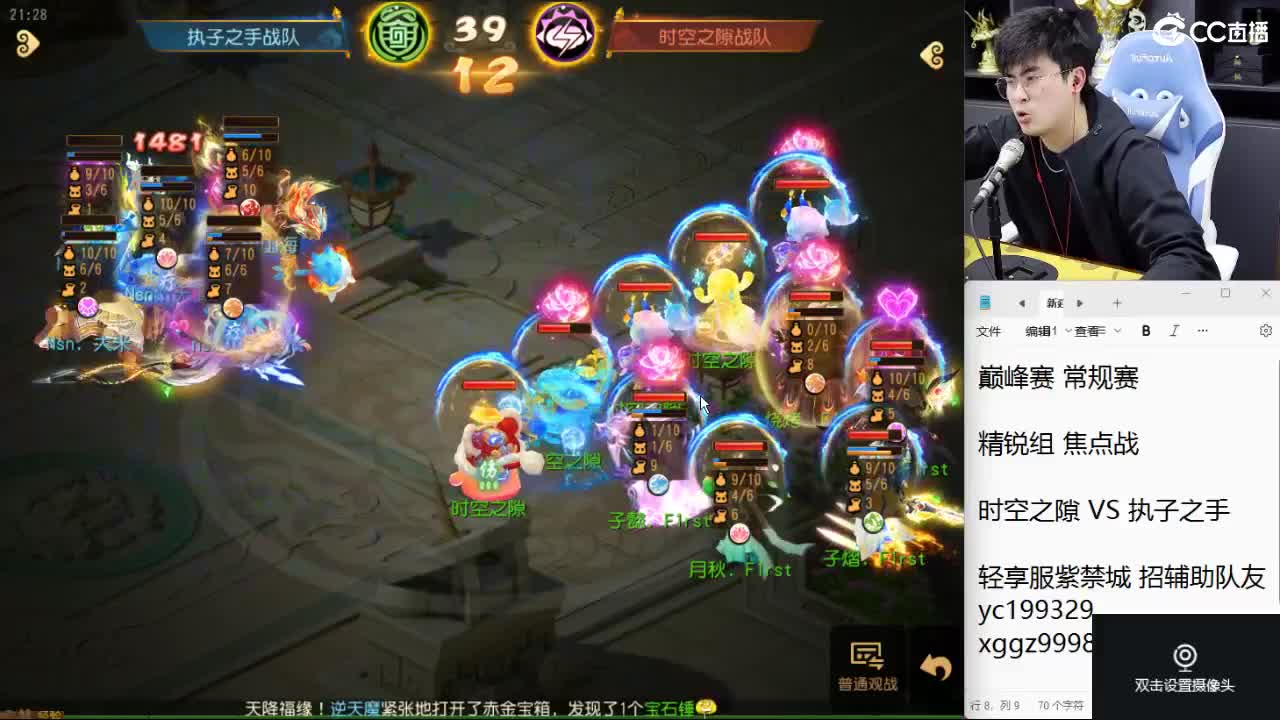
Task: Open a new tab with the + button
Action: pyautogui.click(x=1115, y=302)
